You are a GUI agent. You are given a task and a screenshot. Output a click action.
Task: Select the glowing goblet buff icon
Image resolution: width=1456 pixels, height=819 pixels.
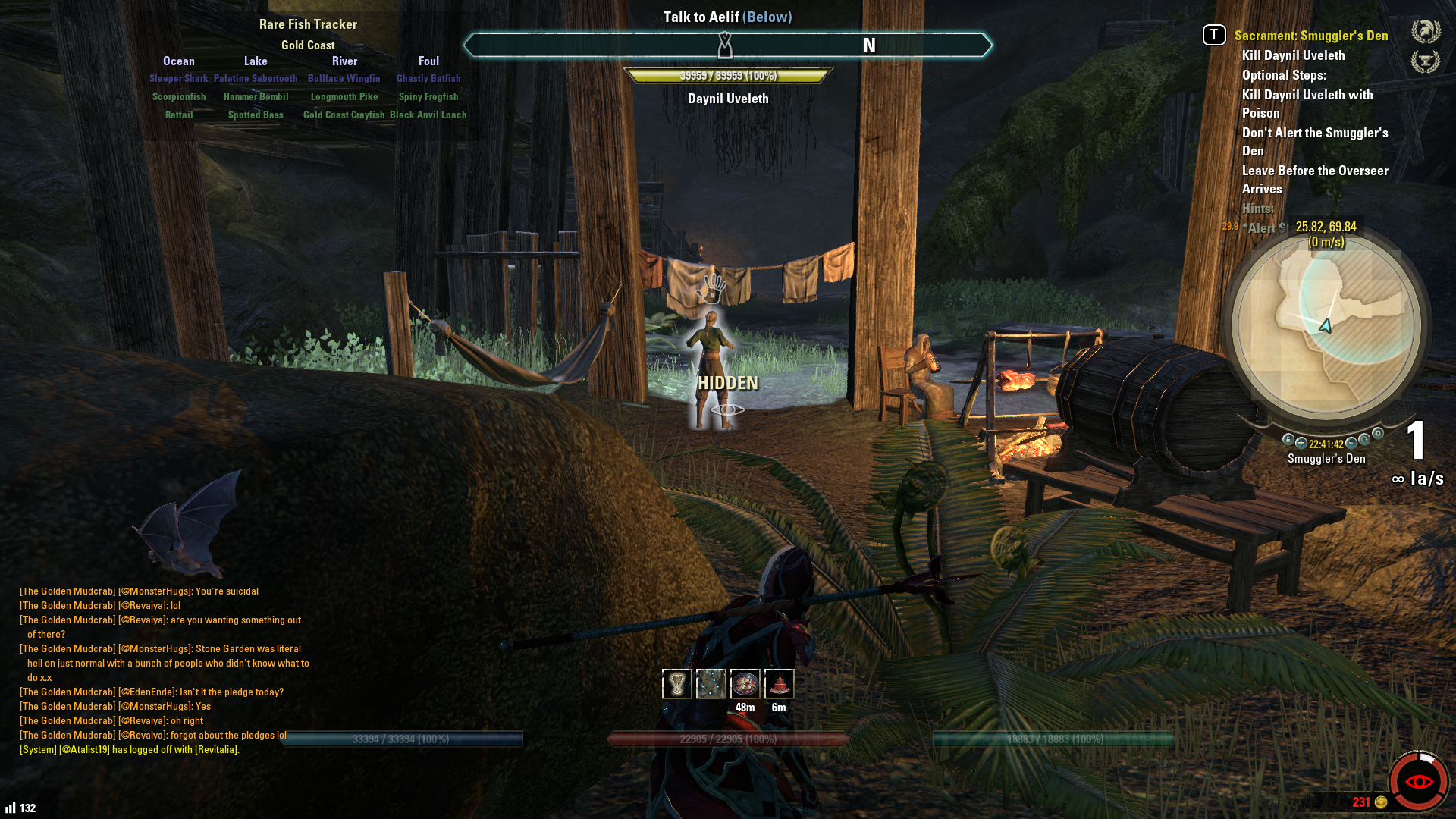pyautogui.click(x=676, y=684)
